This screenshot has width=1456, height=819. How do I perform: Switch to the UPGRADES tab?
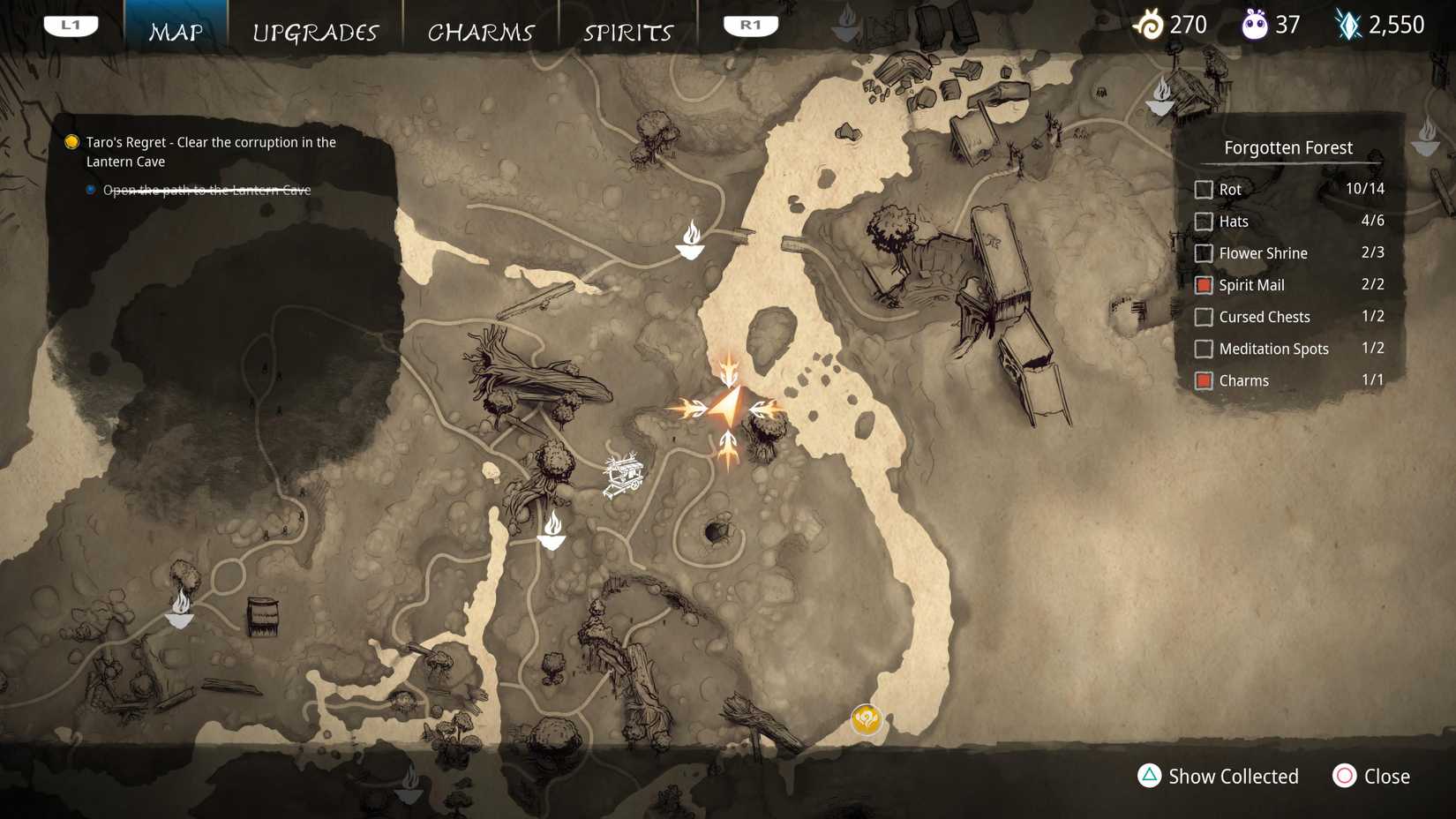(x=316, y=32)
